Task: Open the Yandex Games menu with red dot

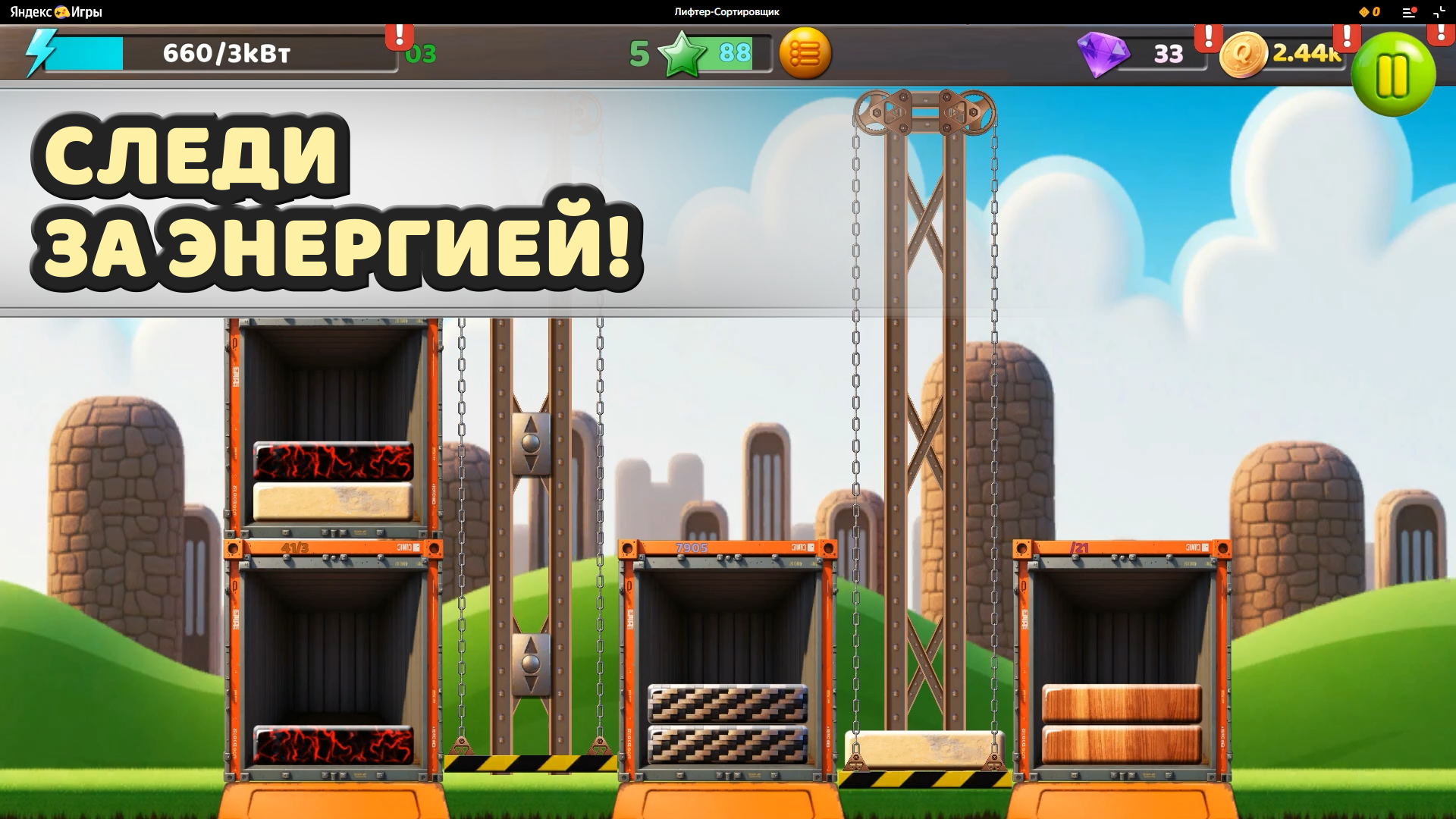Action: (1408, 11)
